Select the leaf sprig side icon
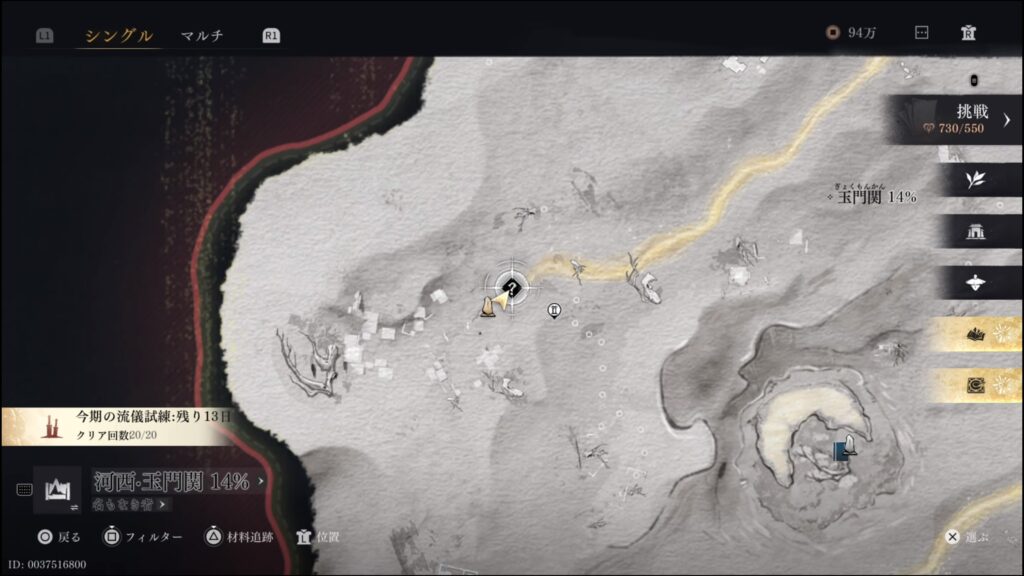This screenshot has height=576, width=1024. (976, 179)
